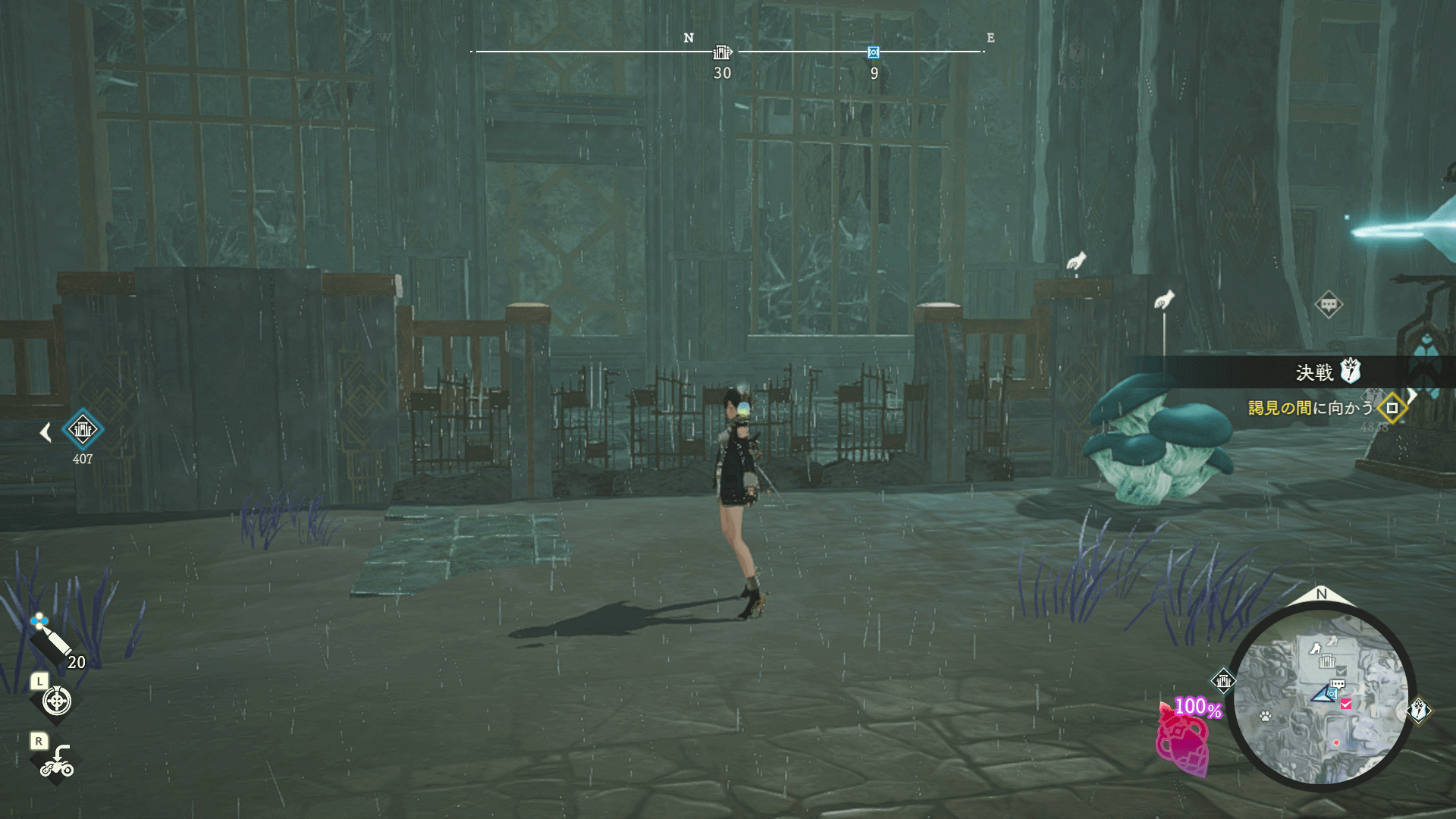Open the circular minimap
1456x819 pixels.
(1321, 698)
